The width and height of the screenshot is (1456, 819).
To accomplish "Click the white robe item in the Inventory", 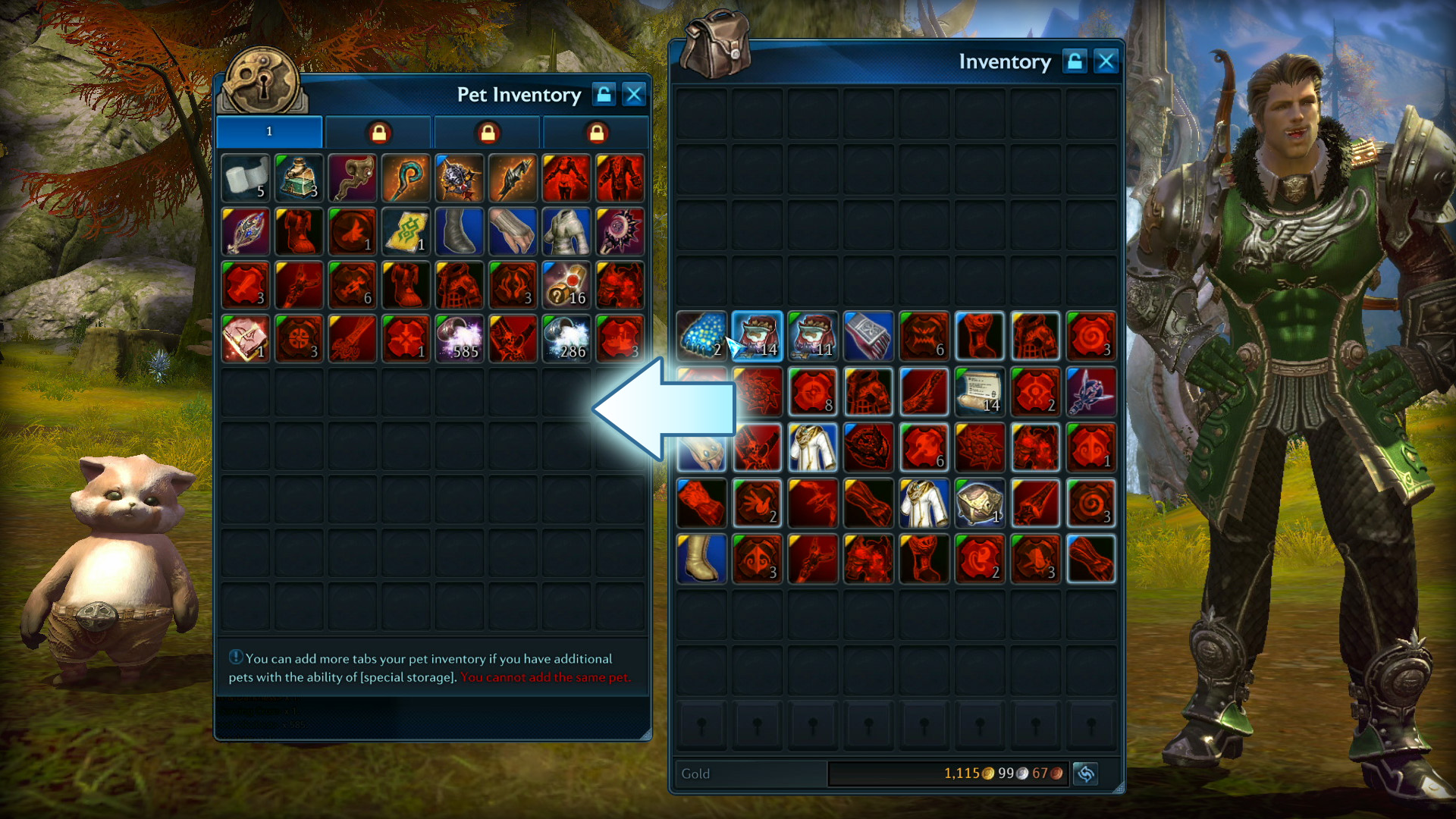I will (814, 447).
